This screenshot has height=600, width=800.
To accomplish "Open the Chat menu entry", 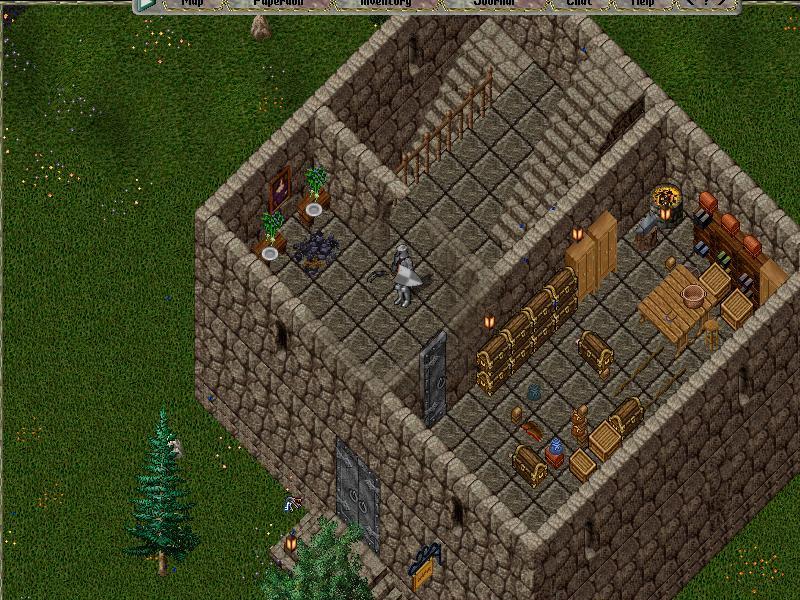I will click(579, 4).
